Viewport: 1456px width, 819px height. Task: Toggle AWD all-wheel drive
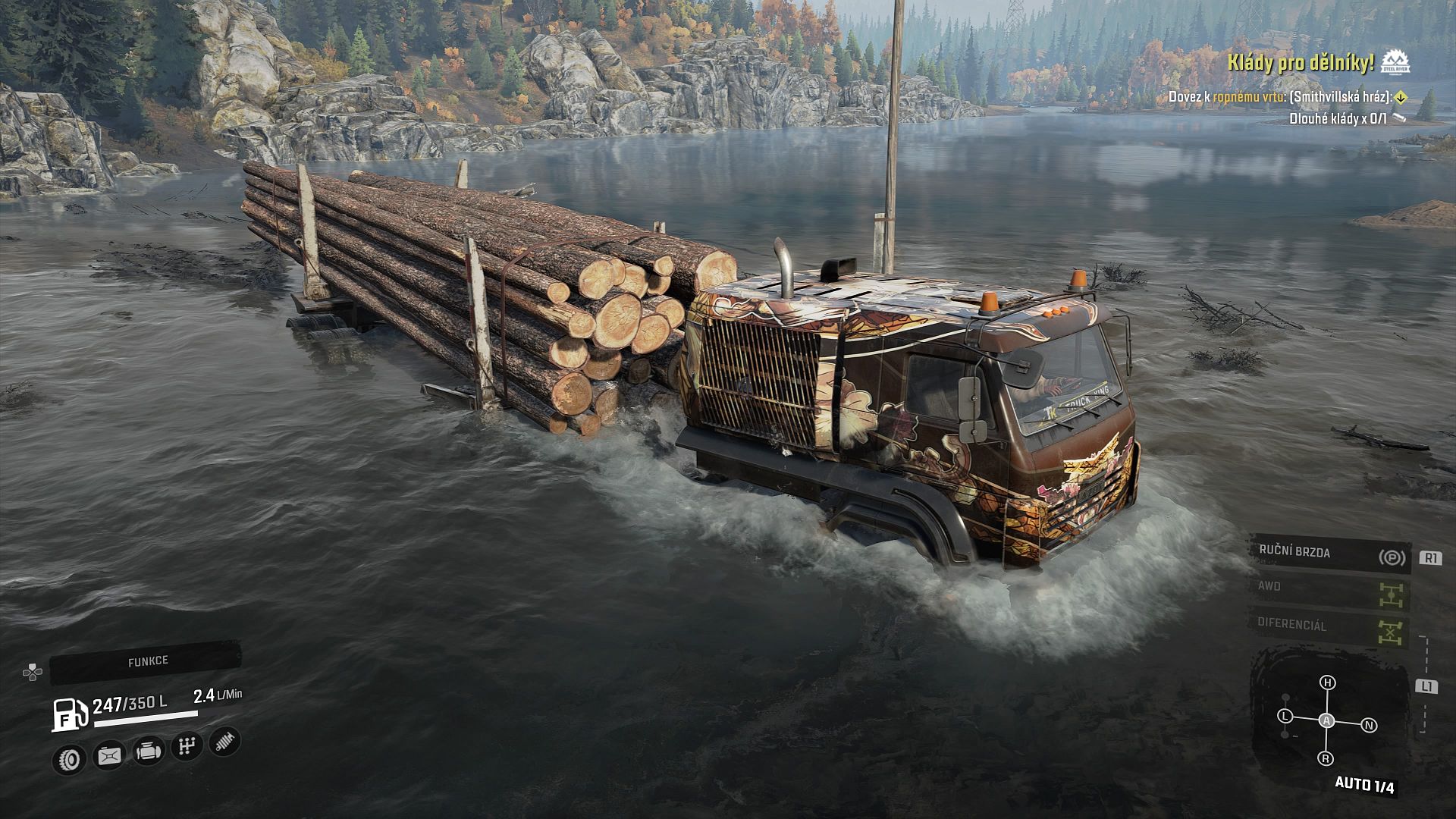[x=1330, y=590]
